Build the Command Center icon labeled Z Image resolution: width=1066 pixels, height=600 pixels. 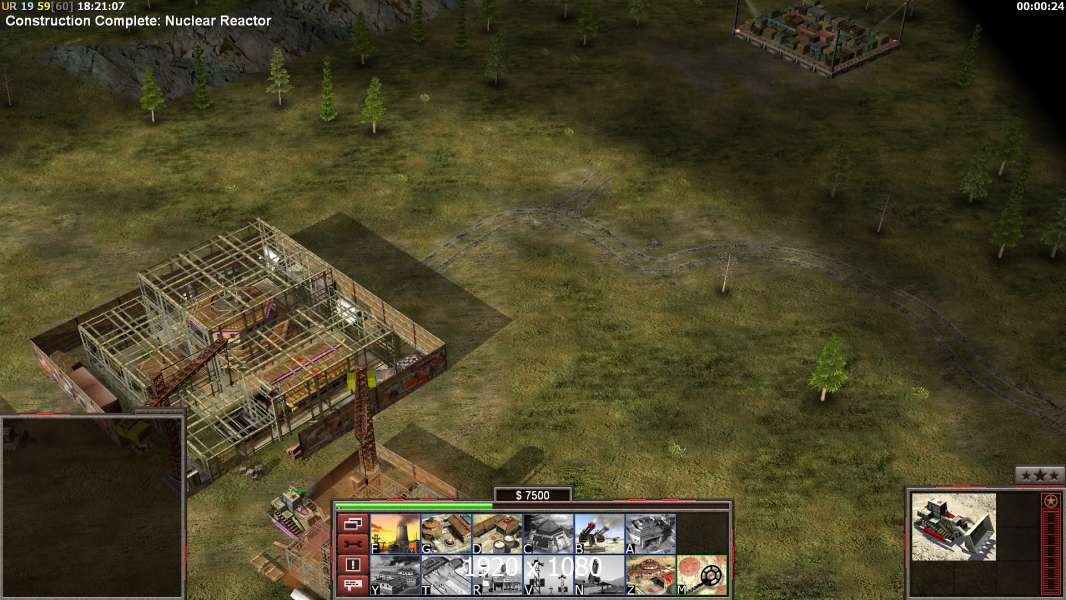[x=650, y=575]
